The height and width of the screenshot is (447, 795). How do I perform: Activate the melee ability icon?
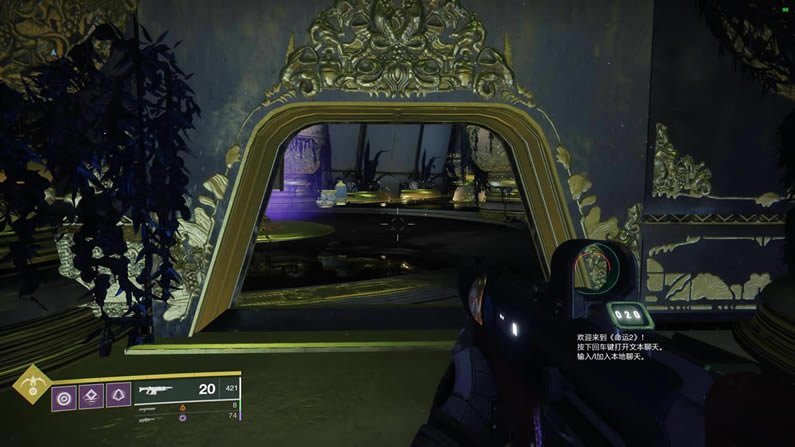[118, 396]
